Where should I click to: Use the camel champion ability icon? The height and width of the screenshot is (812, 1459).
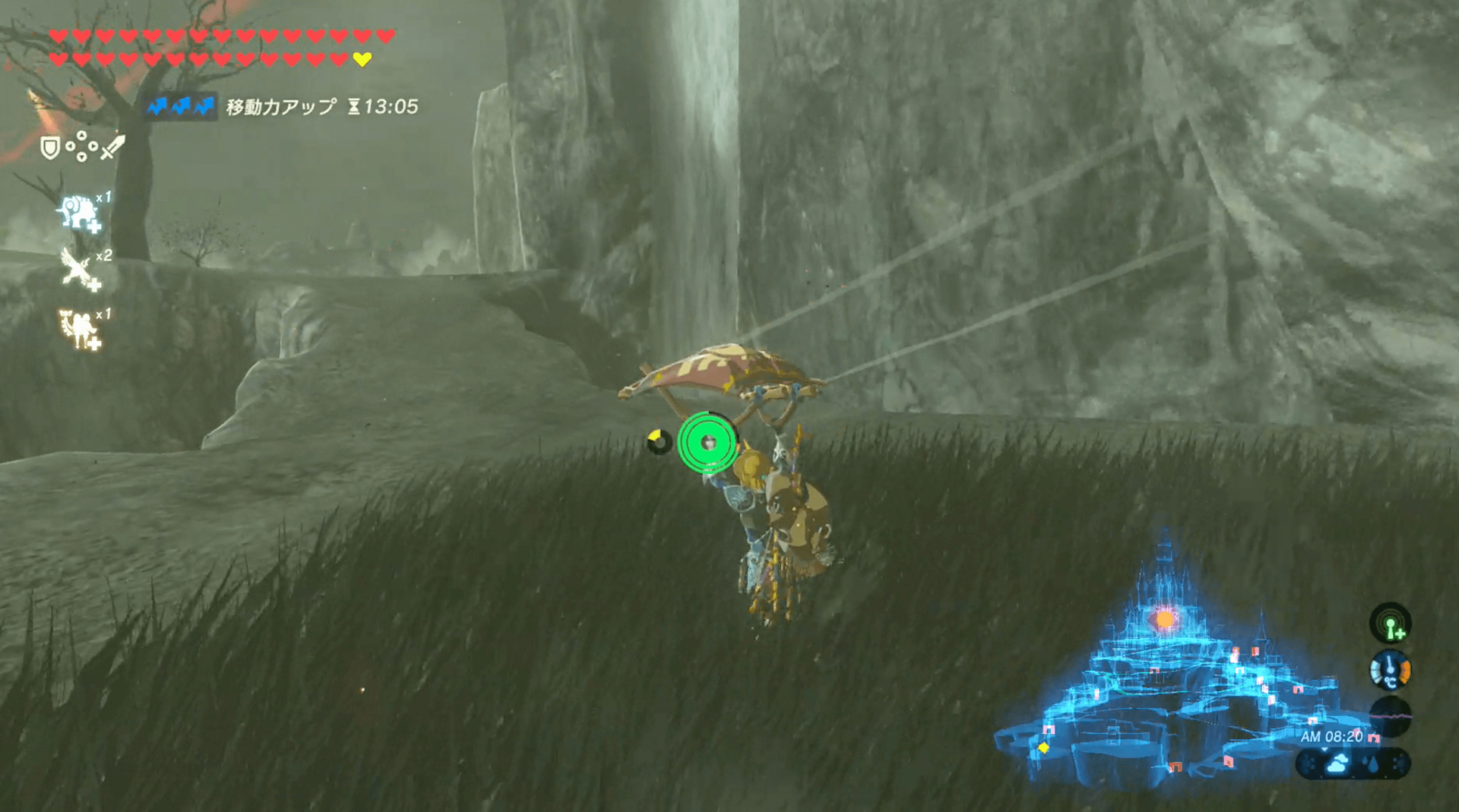click(x=80, y=330)
